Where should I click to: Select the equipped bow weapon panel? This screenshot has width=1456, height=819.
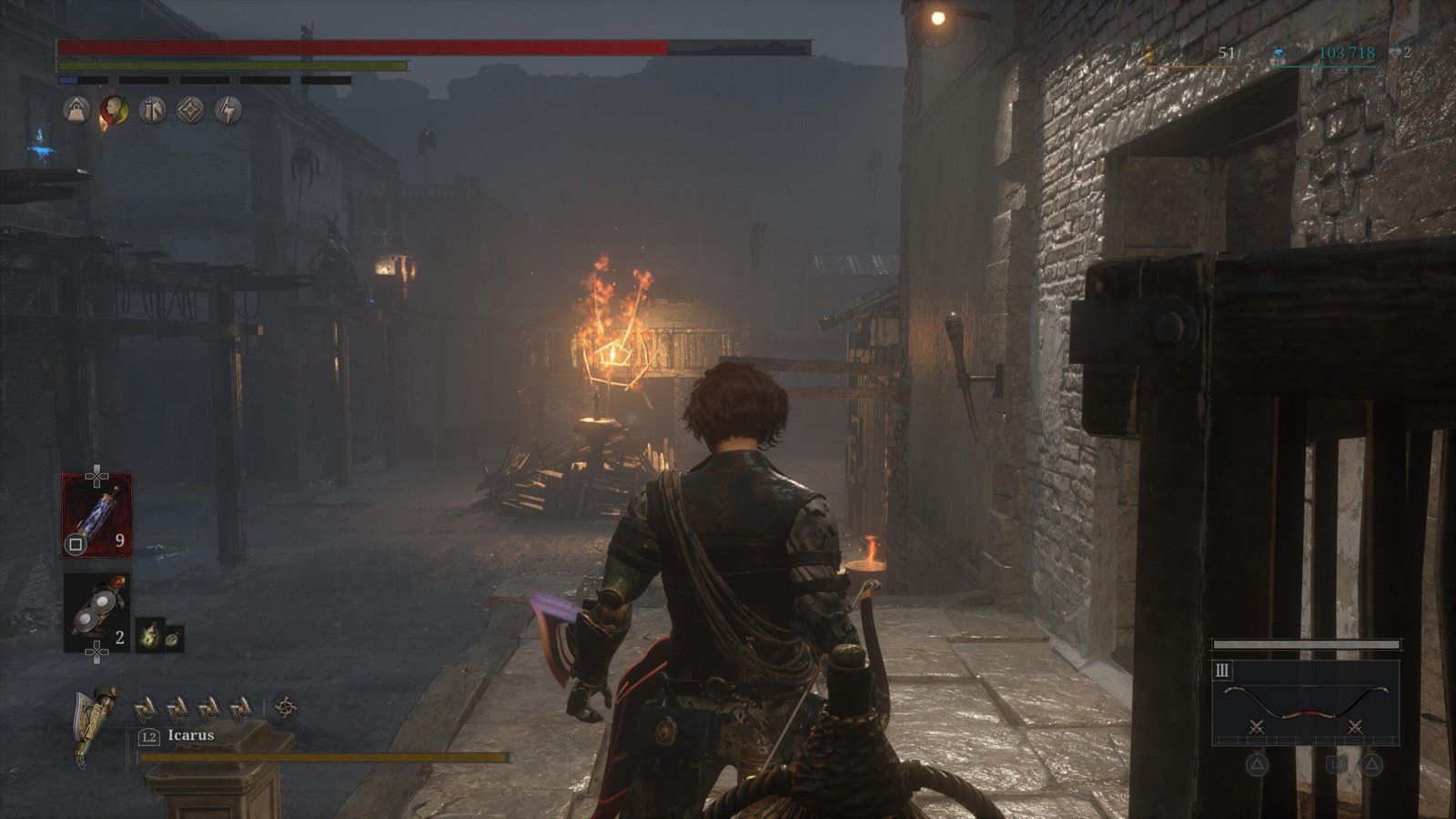pyautogui.click(x=1305, y=702)
